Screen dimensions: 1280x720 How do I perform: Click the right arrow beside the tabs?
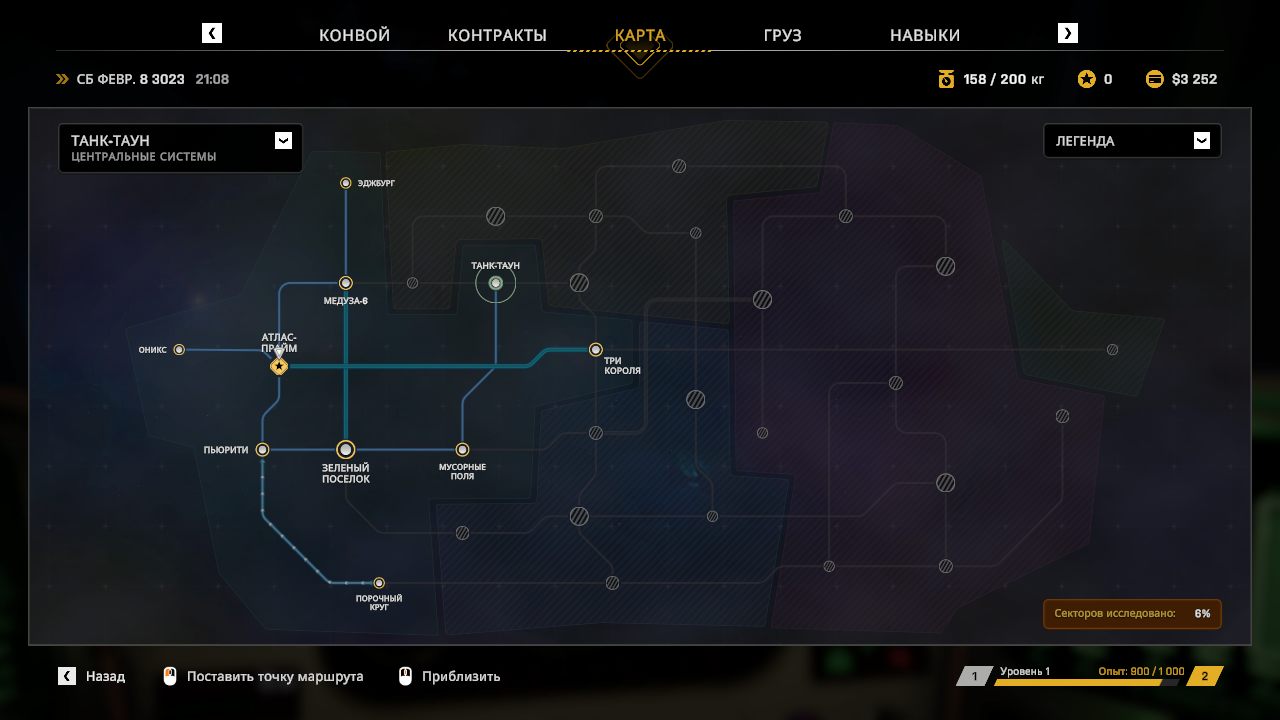click(x=1068, y=33)
